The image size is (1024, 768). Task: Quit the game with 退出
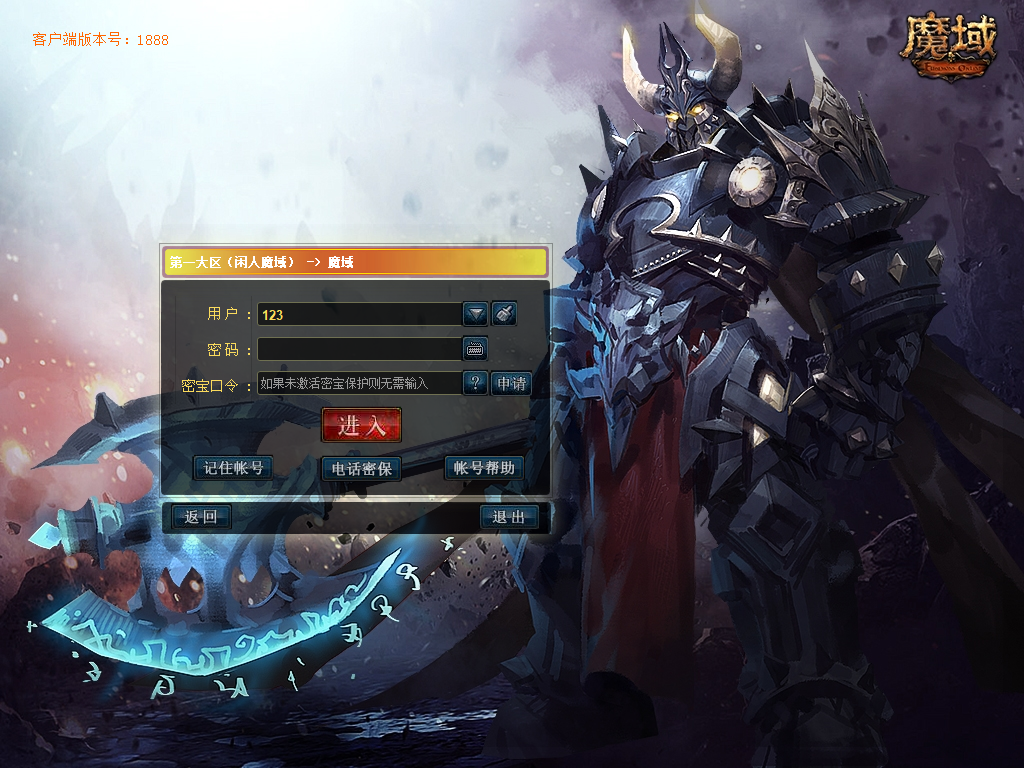[509, 517]
